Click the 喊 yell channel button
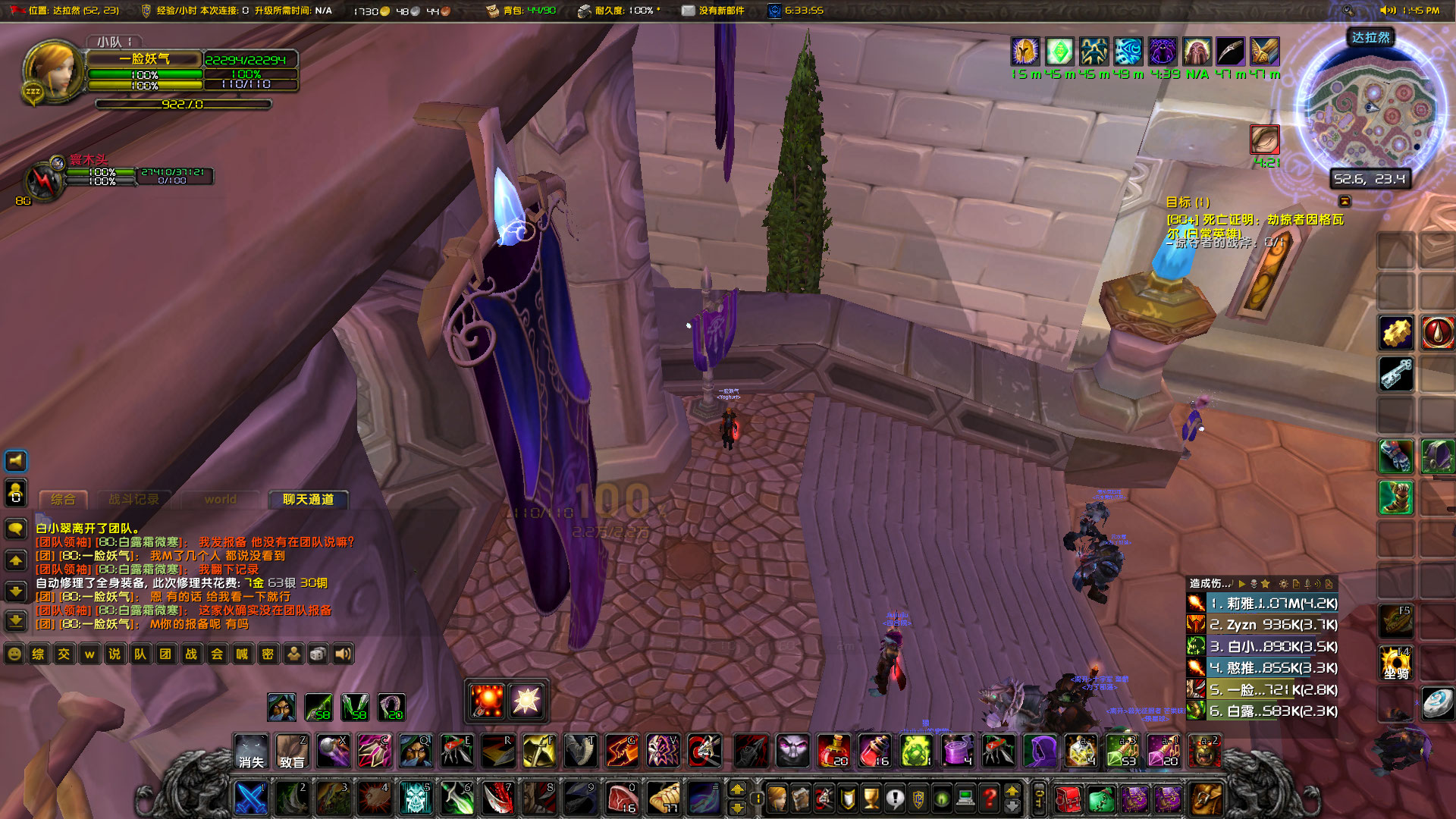1456x819 pixels. click(x=243, y=654)
